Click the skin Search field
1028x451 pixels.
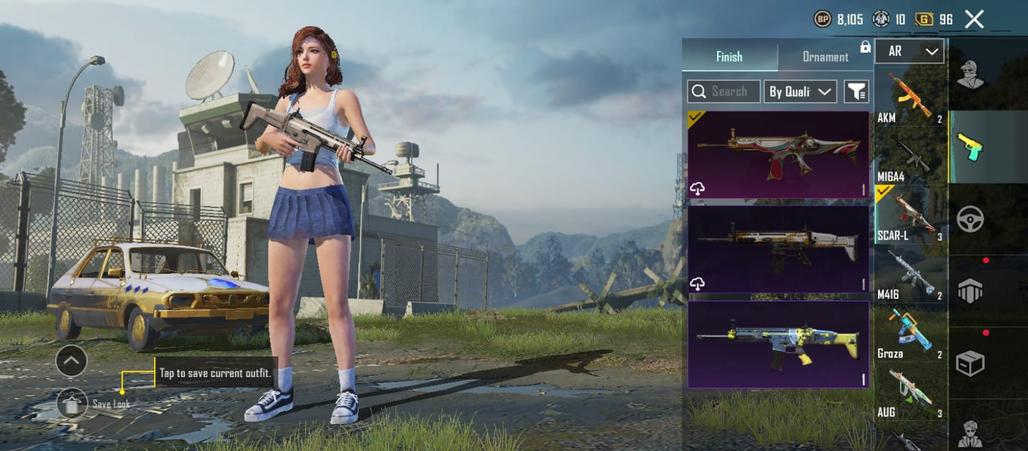point(724,92)
